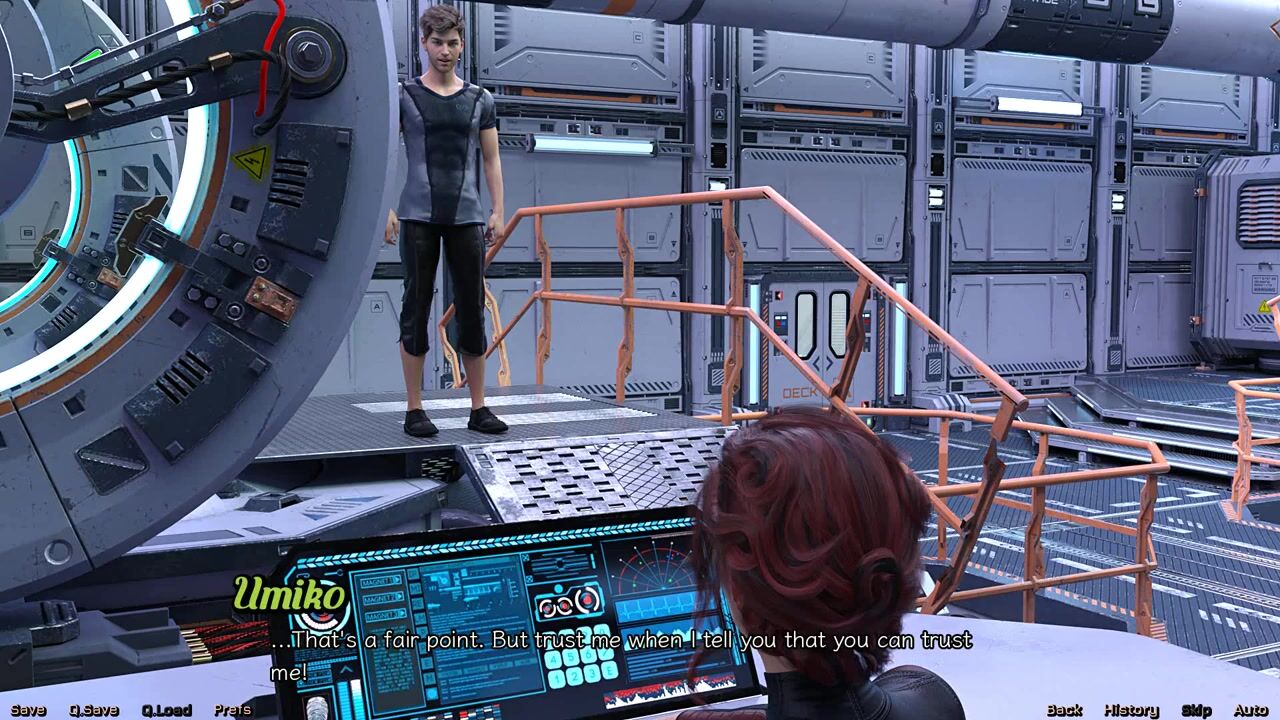Quick save with Q.Save
1280x720 pixels.
(94, 710)
